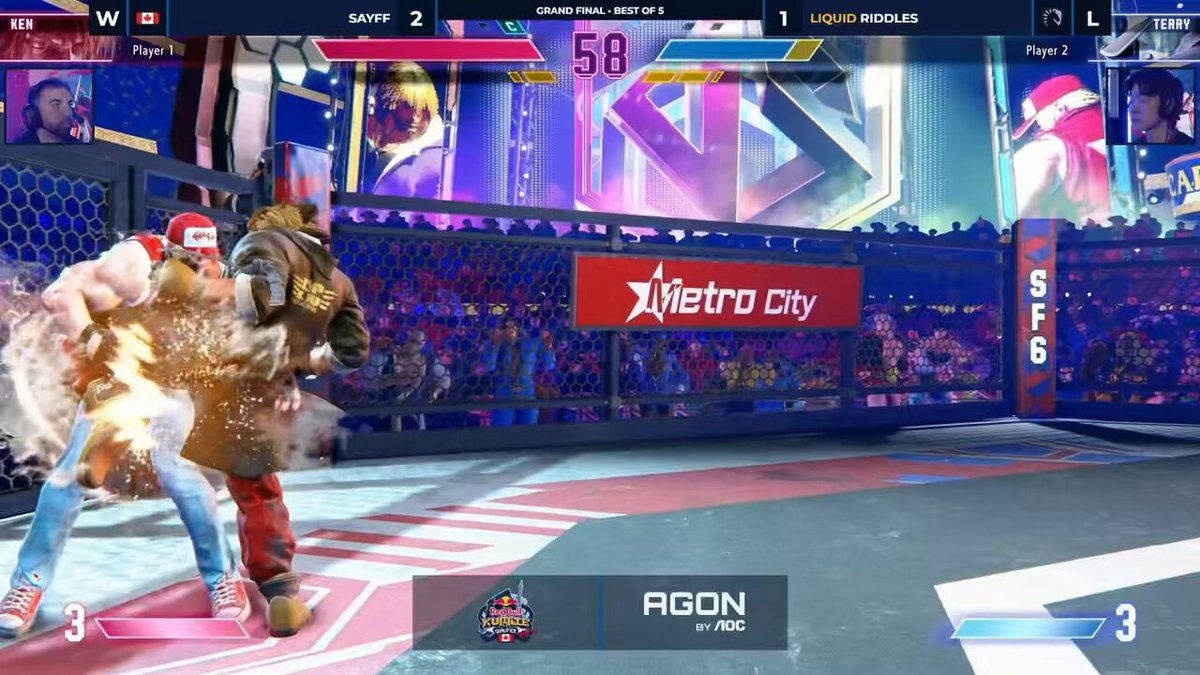The width and height of the screenshot is (1200, 675).
Task: Select Player 1's webcam feed thumbnail
Action: pyautogui.click(x=49, y=106)
